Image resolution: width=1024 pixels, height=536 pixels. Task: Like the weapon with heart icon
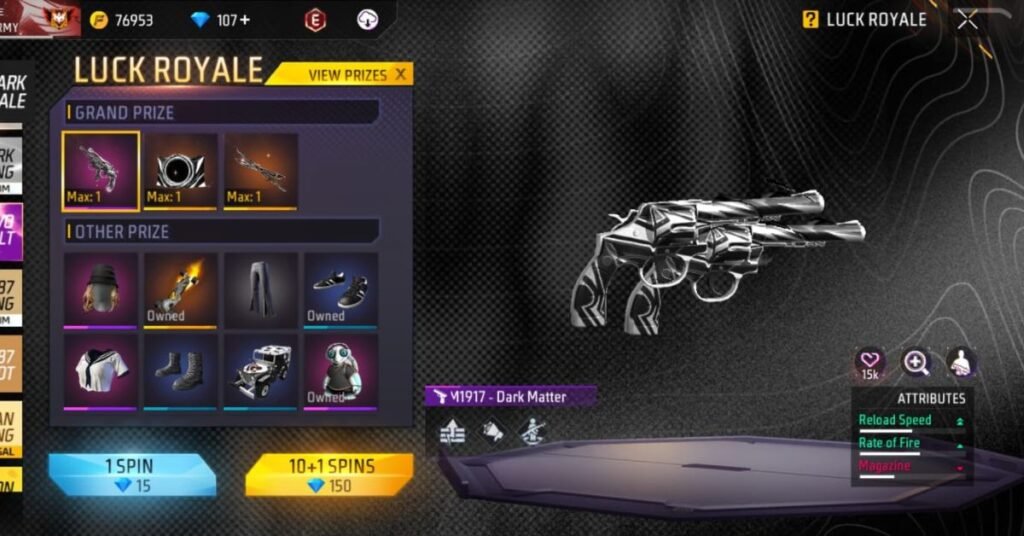870,362
